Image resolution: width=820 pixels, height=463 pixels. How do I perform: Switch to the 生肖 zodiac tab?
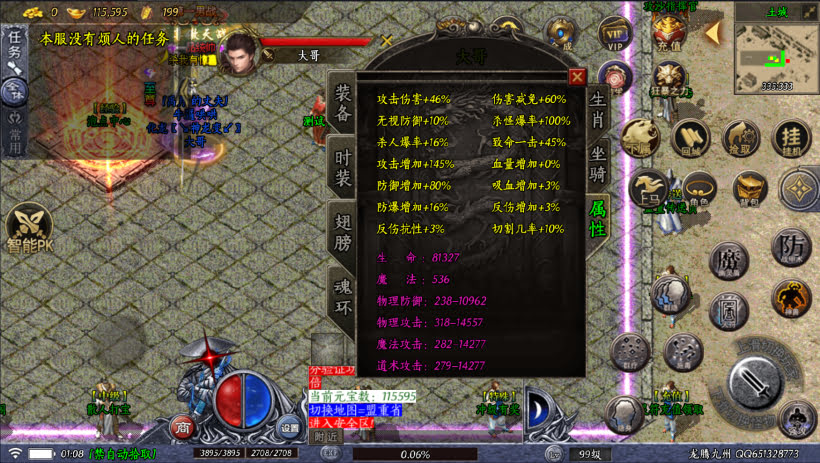point(597,106)
